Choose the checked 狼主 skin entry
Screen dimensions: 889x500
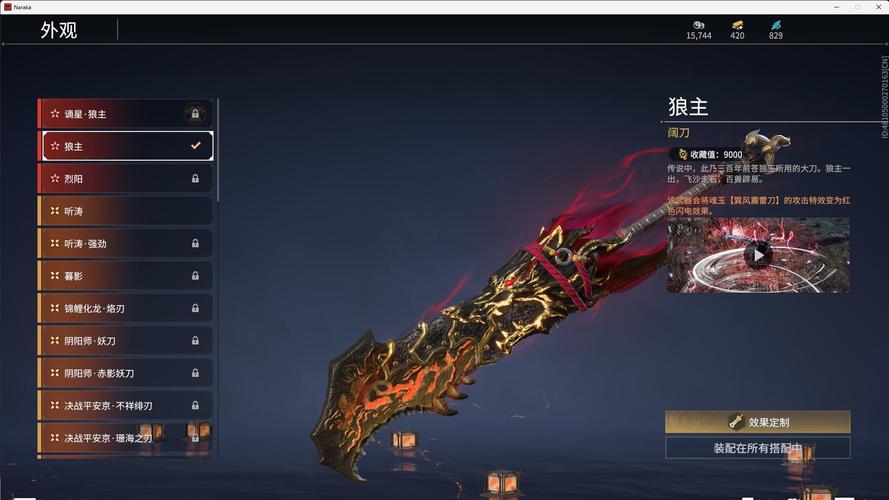127,146
